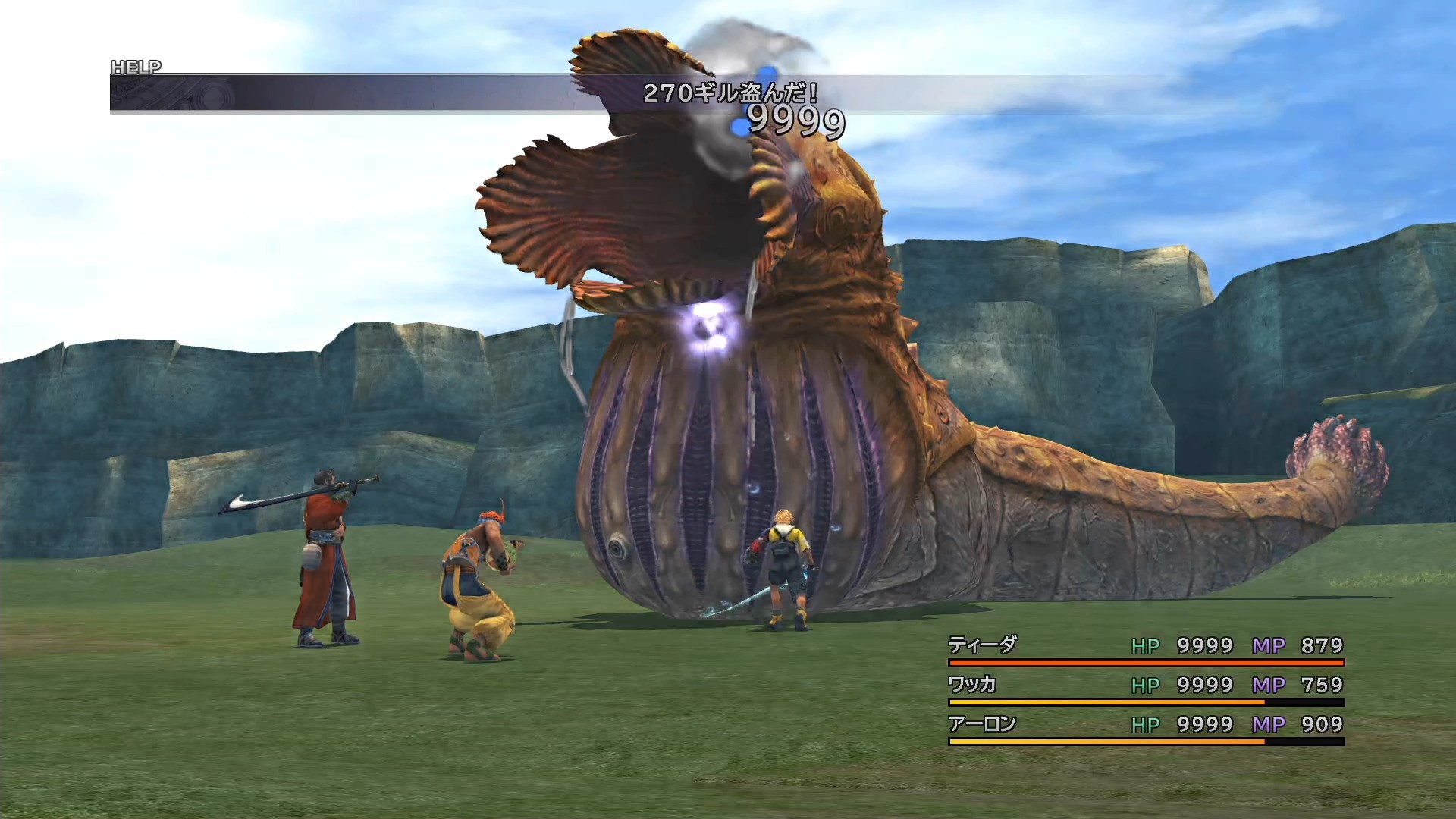Select アーロン in the party status list
The height and width of the screenshot is (819, 1456).
(982, 724)
